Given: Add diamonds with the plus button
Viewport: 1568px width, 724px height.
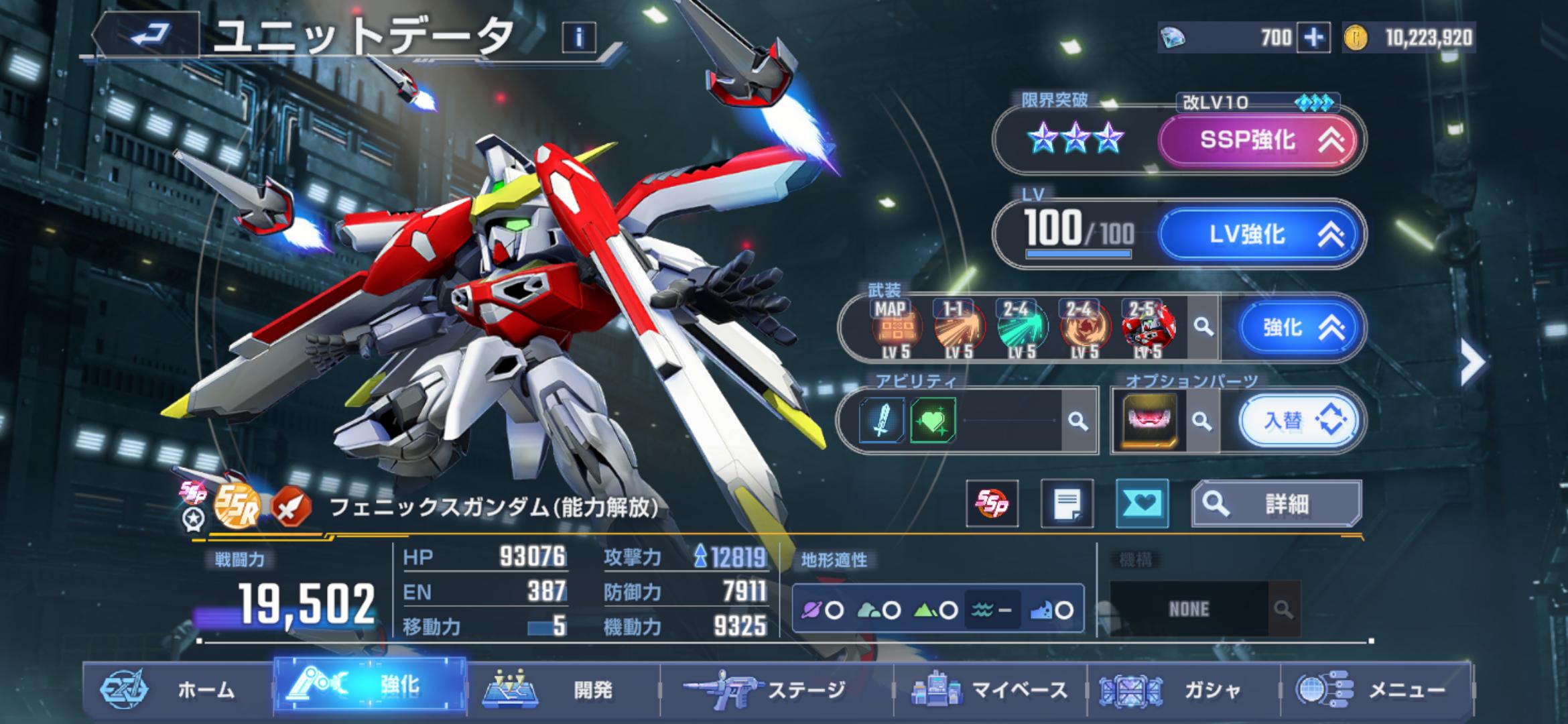Looking at the screenshot, I should tap(1313, 38).
